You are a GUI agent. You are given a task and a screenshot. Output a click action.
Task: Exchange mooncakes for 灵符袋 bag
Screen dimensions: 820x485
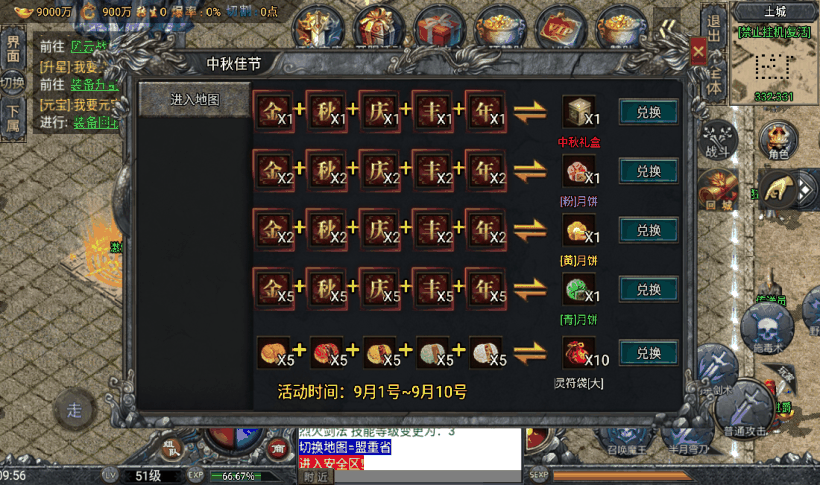(648, 352)
